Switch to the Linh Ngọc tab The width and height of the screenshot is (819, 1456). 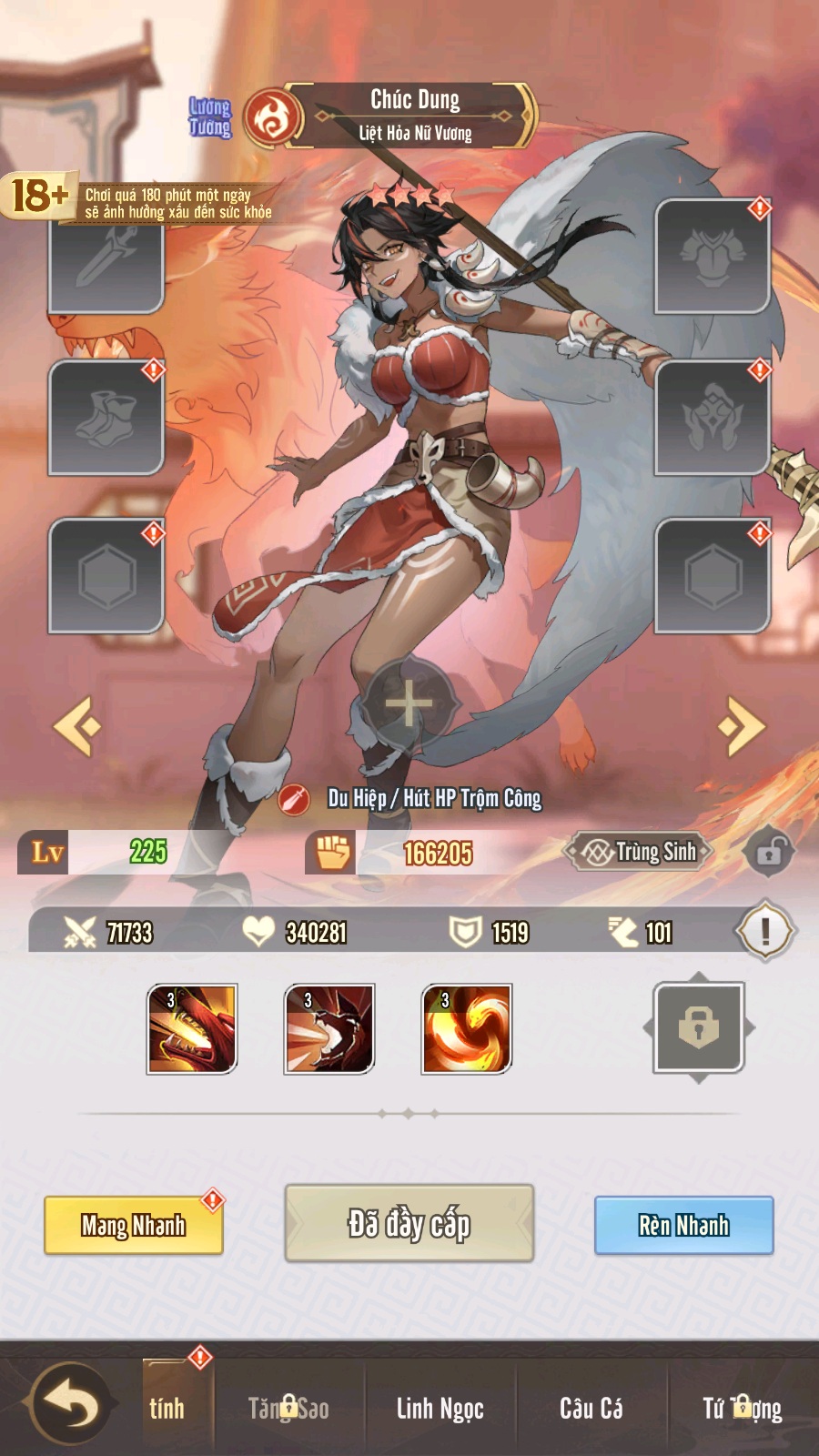(440, 1408)
